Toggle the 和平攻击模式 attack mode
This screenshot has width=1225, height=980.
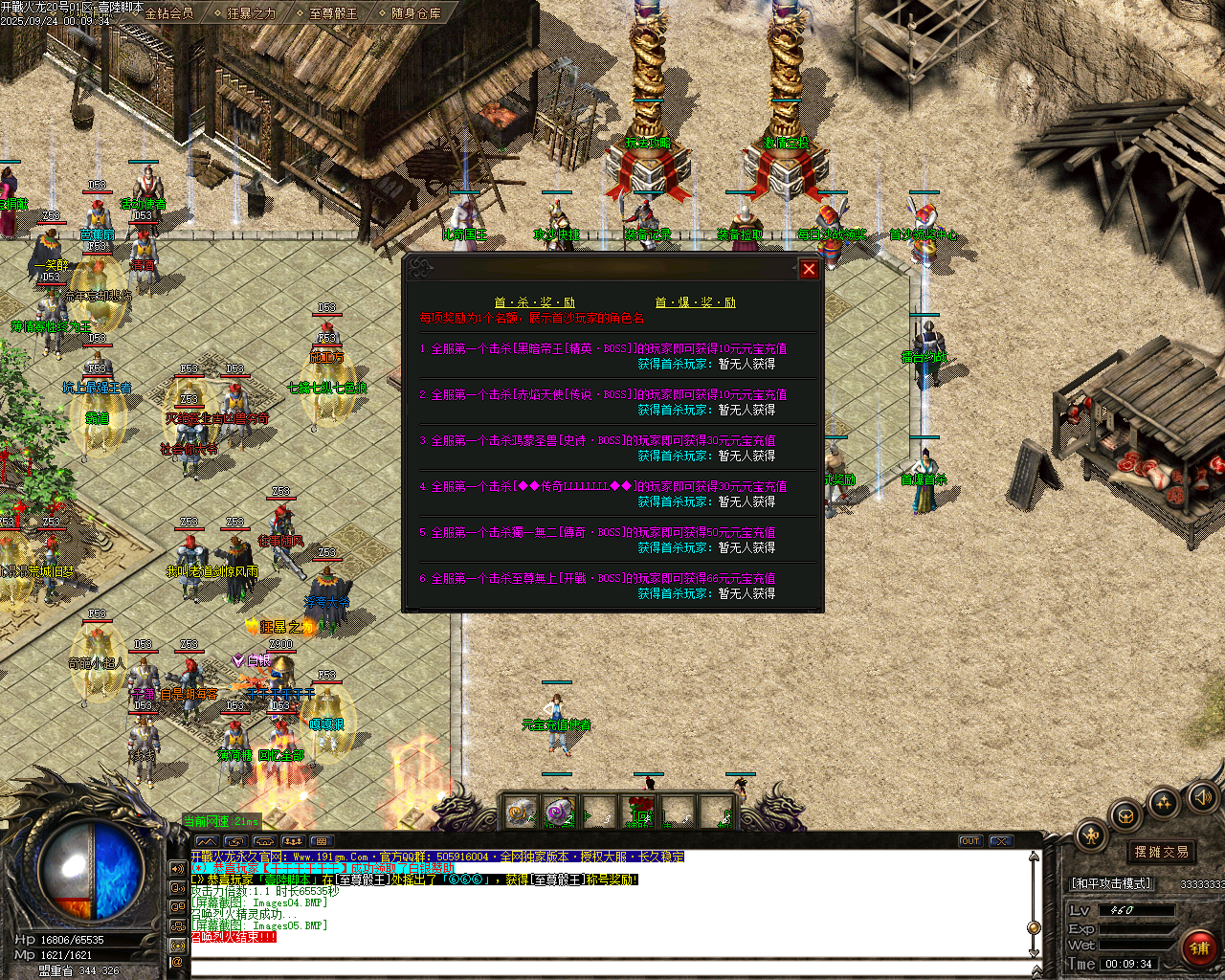[x=1110, y=883]
